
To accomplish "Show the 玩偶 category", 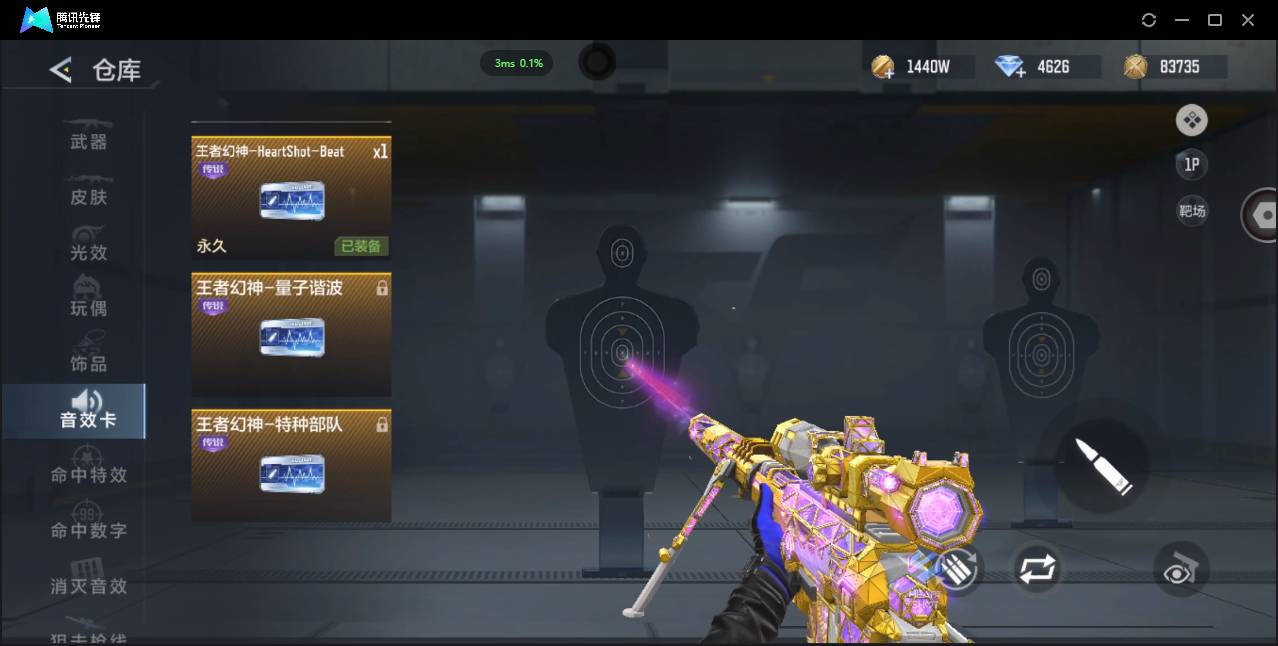I will pos(88,306).
